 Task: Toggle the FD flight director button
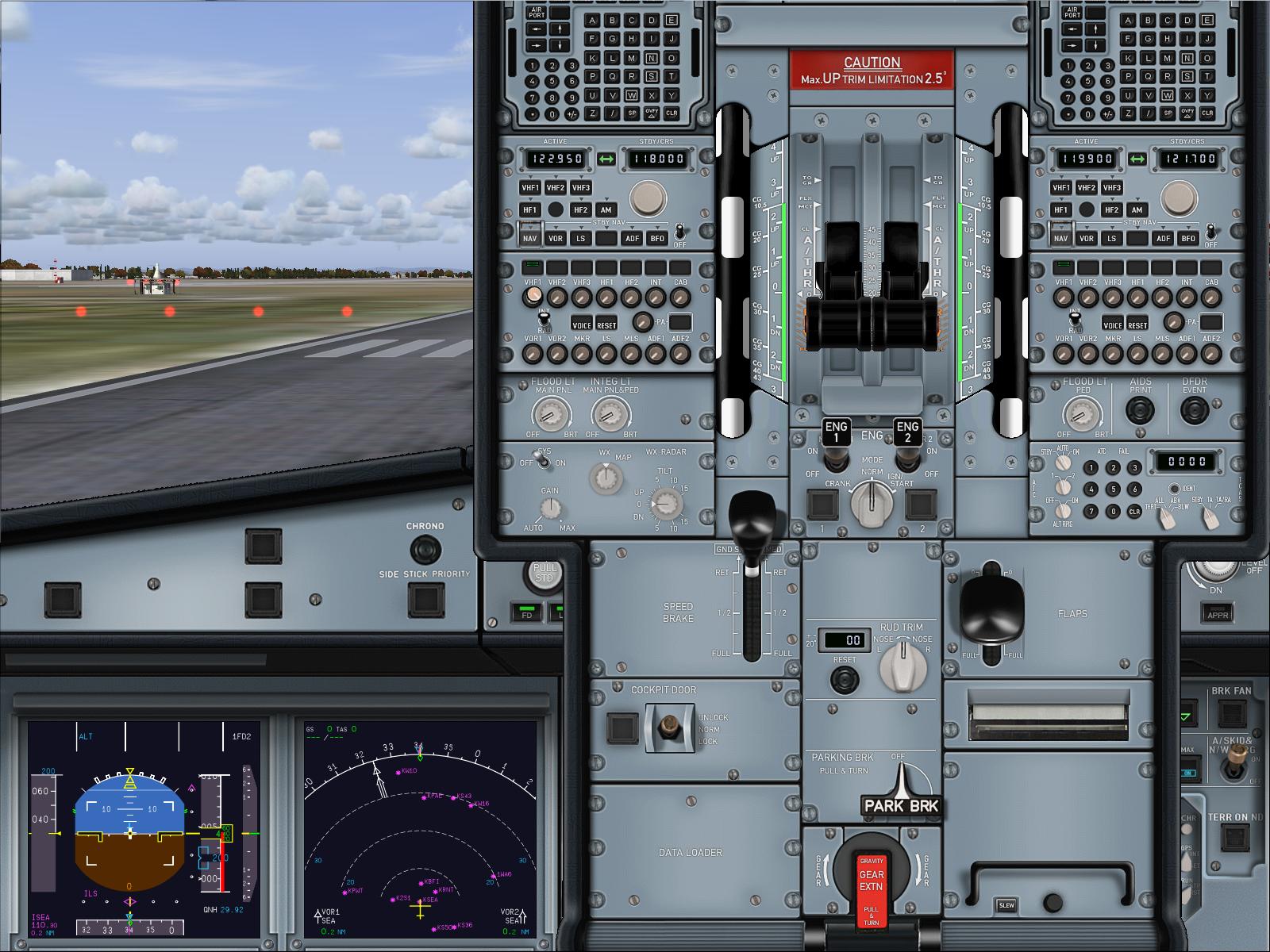526,613
